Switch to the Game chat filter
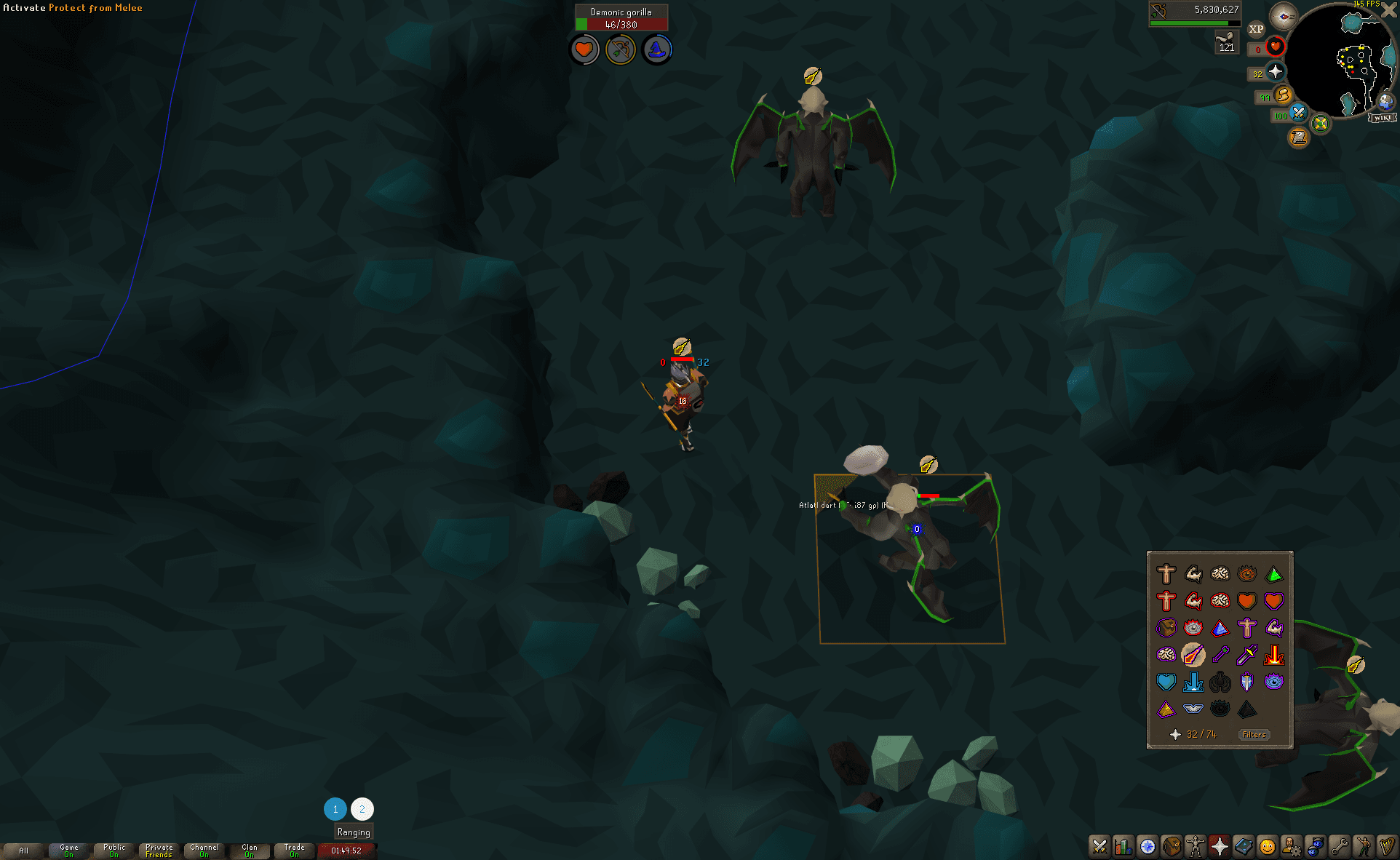The width and height of the screenshot is (1400, 860). coord(68,850)
